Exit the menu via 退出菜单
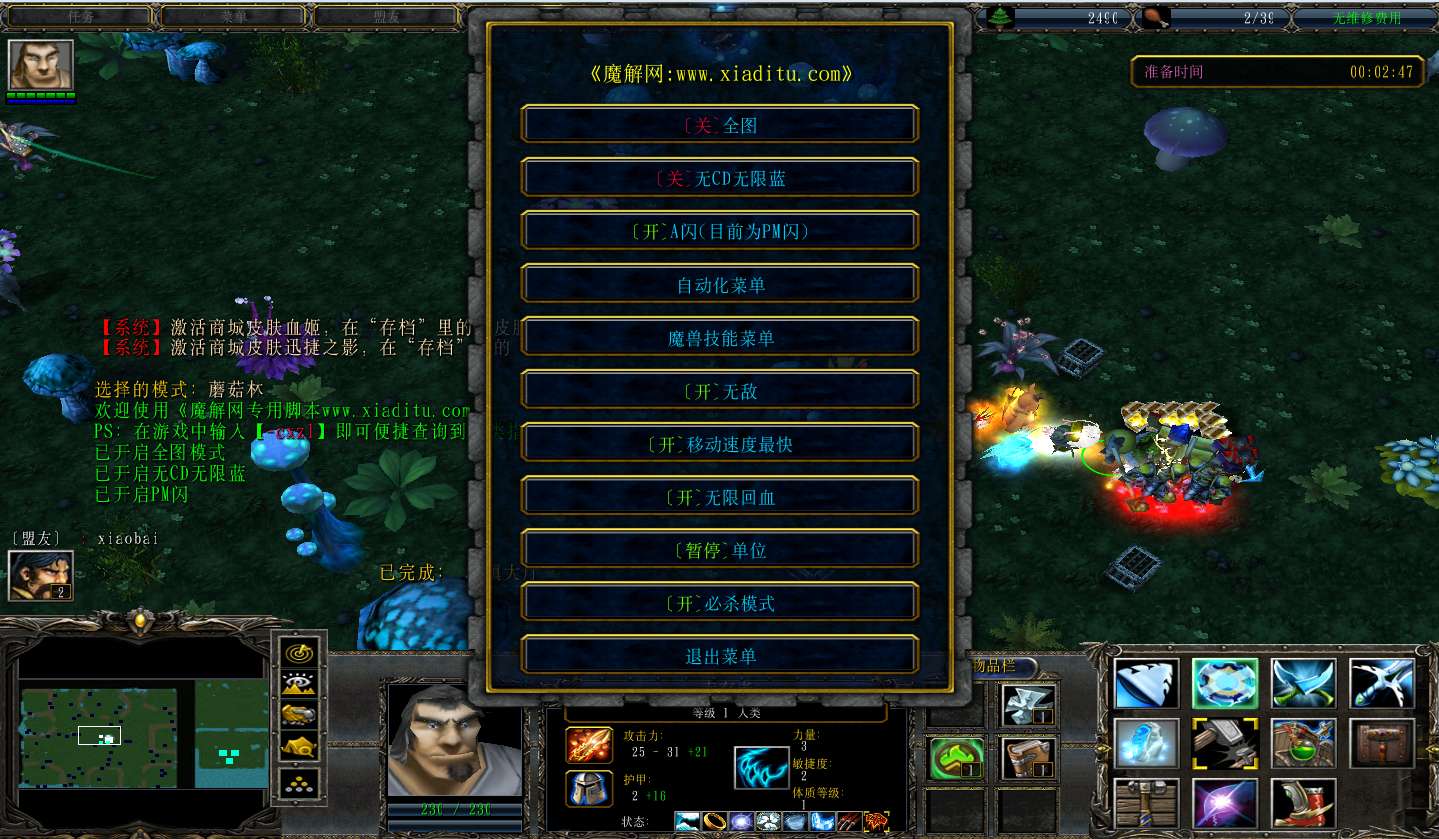 [719, 656]
